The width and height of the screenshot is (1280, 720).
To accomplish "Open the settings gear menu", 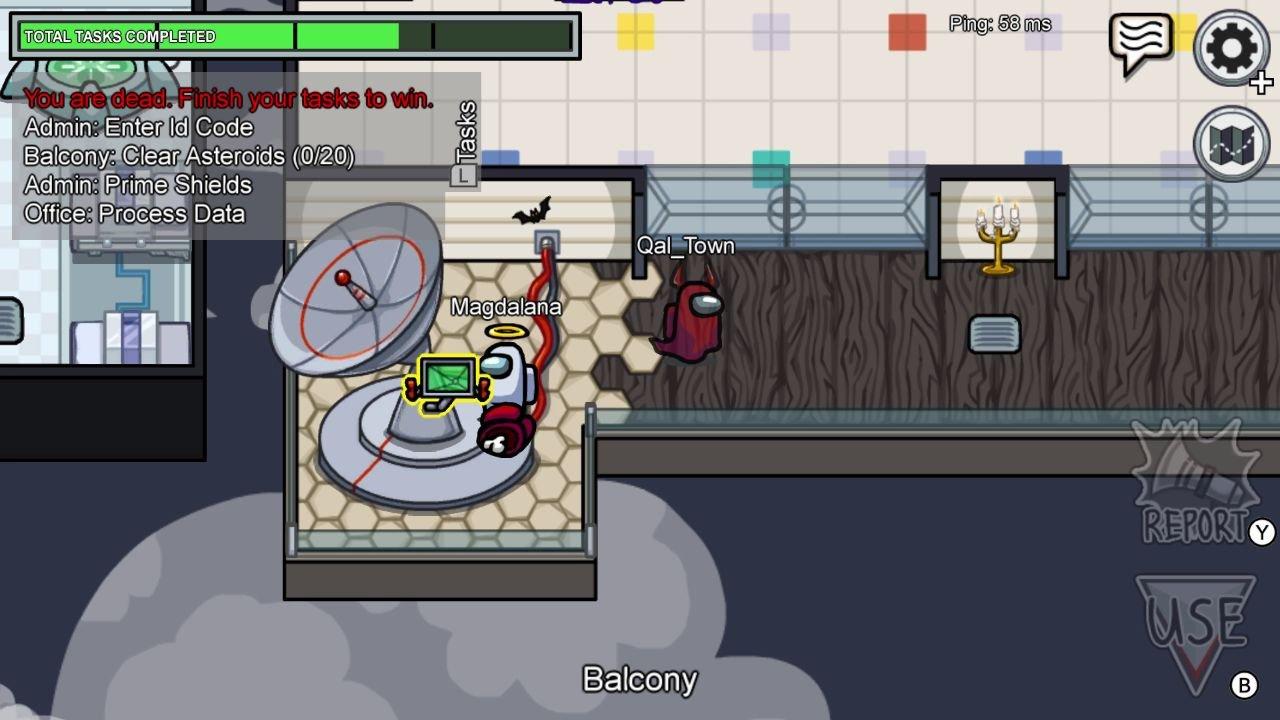I will click(x=1229, y=48).
